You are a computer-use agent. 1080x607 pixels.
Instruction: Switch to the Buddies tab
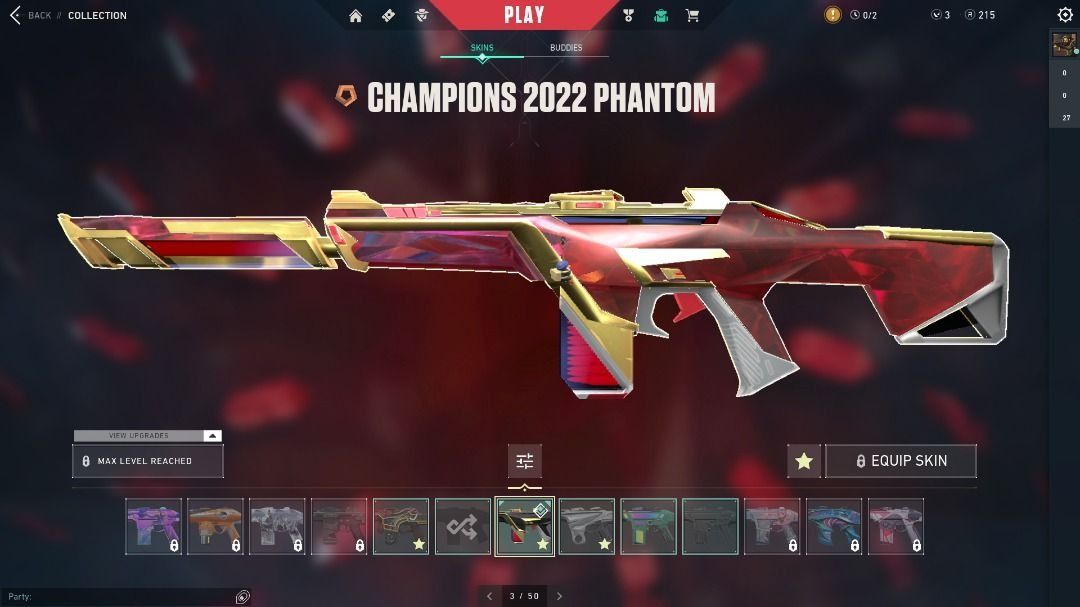(x=566, y=48)
